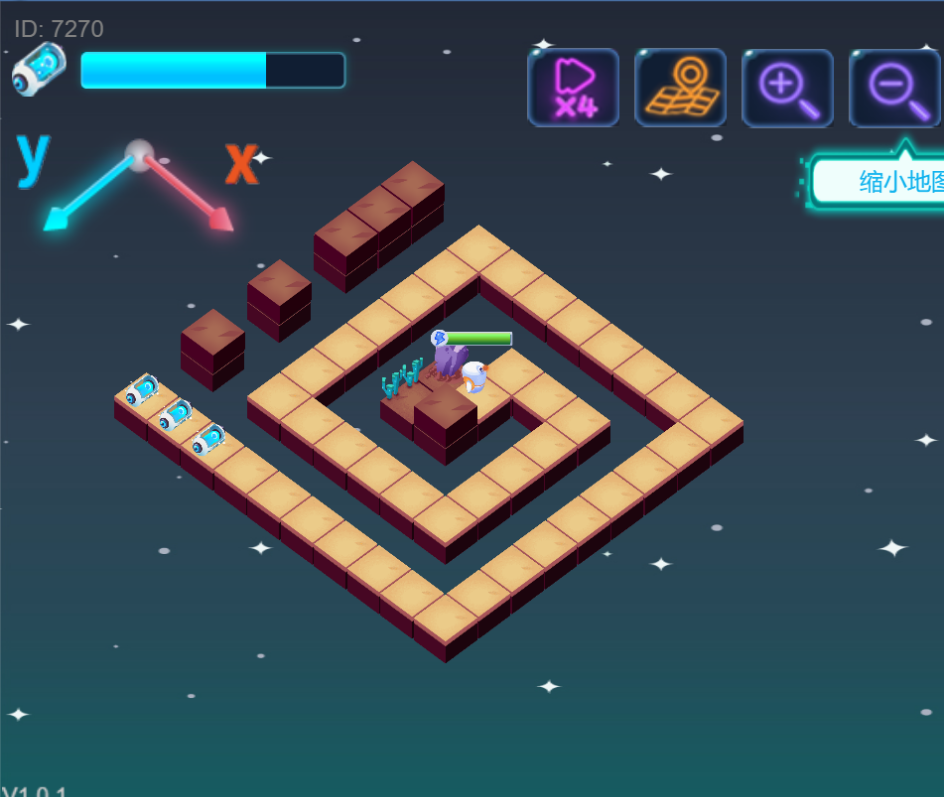Zoom out the map with magnifier minus
Viewport: 944px width, 797px height.
[894, 88]
